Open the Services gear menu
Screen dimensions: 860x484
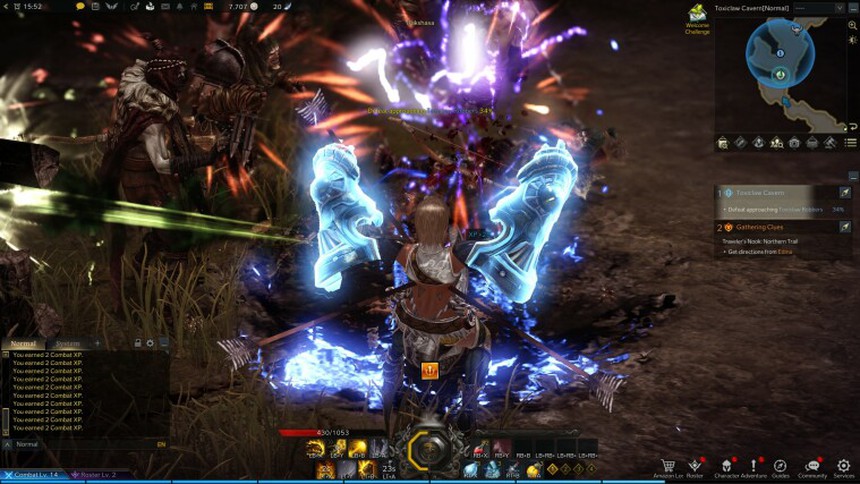[844, 466]
